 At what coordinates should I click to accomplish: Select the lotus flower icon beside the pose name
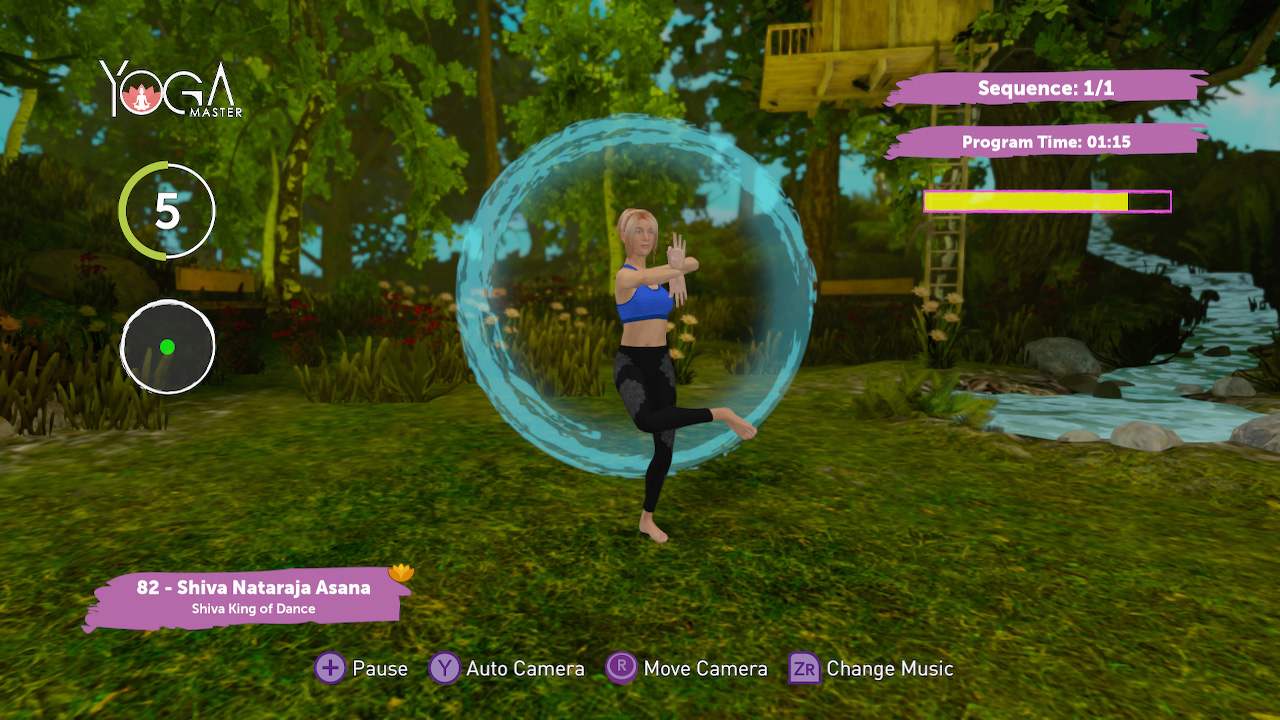[400, 572]
